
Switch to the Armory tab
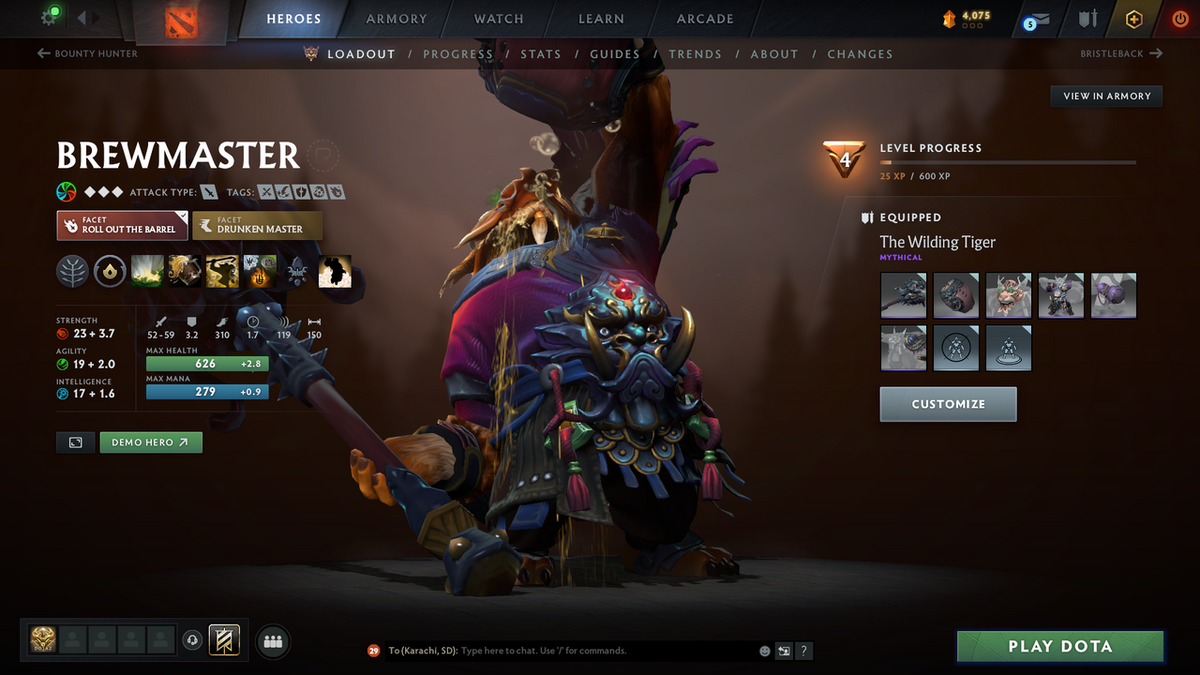[396, 19]
